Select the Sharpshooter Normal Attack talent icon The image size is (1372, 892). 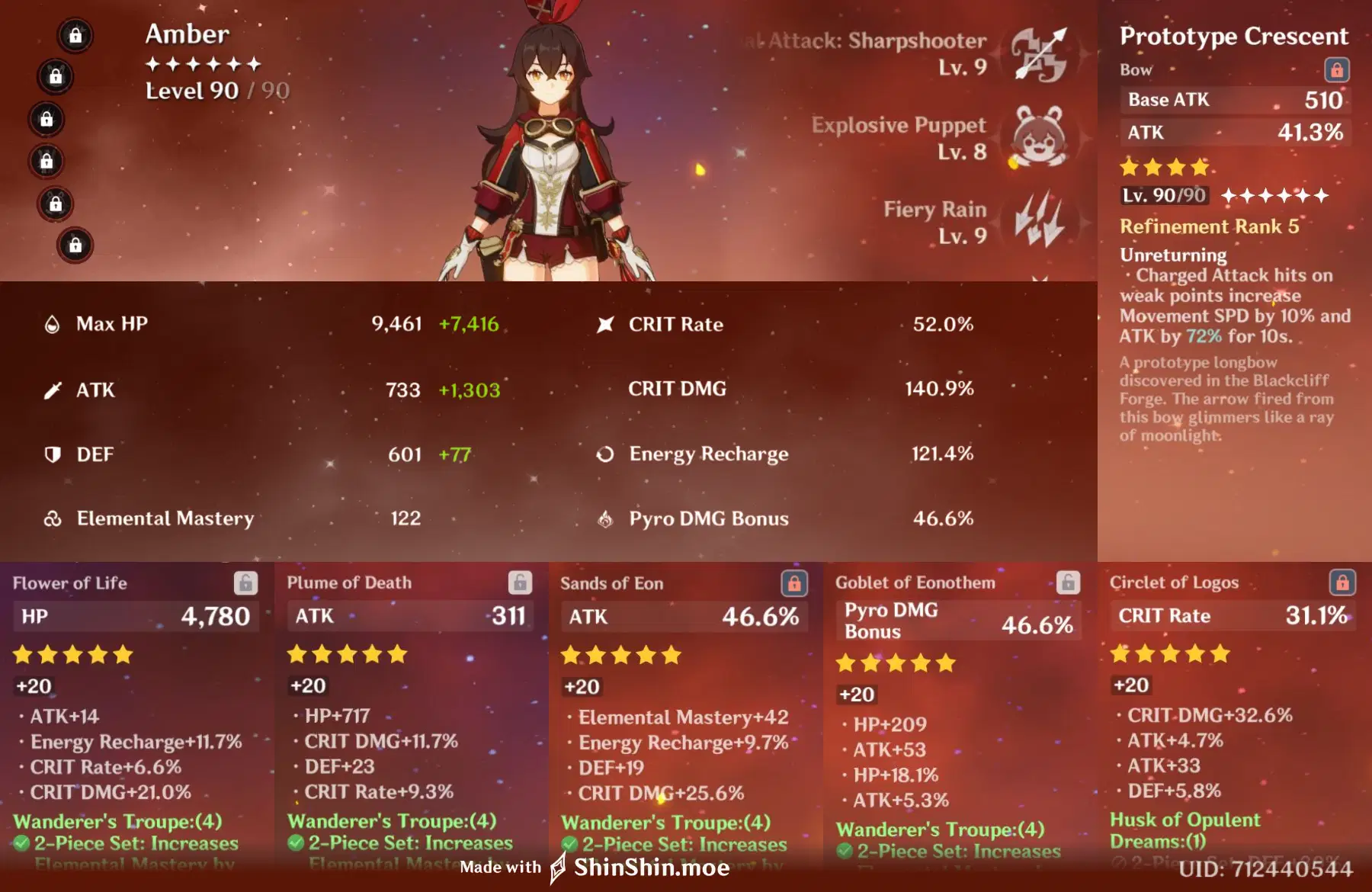tap(1042, 52)
